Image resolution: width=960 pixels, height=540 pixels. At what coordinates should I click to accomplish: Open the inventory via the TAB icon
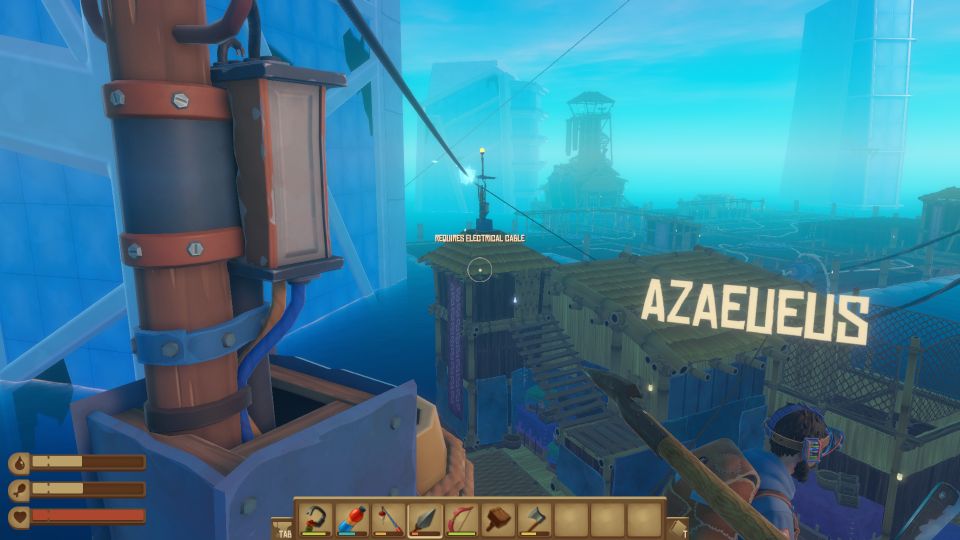[x=282, y=528]
